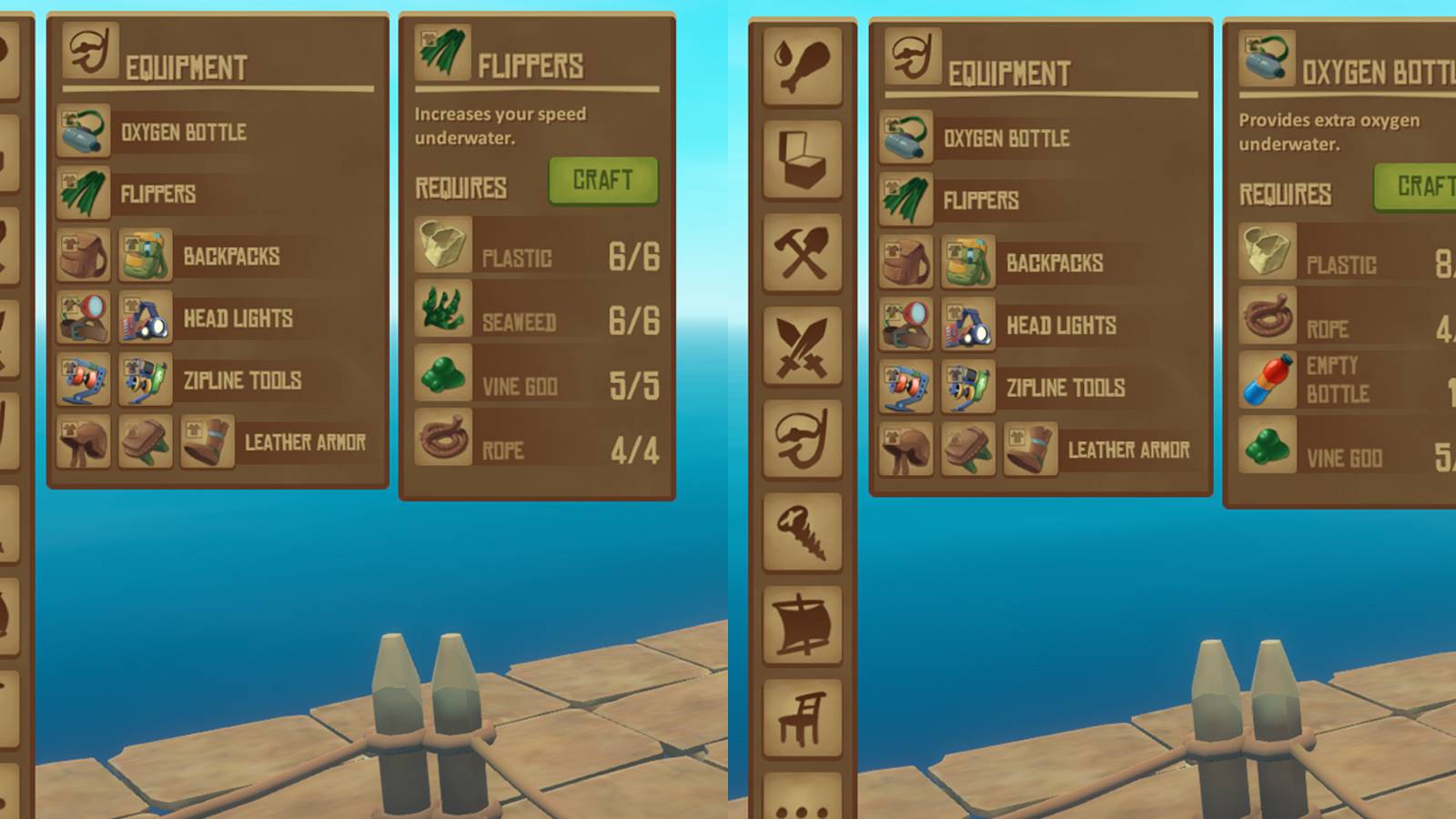The image size is (1456, 819).
Task: Select the Equipment snorkel category icon
Action: coord(804,437)
